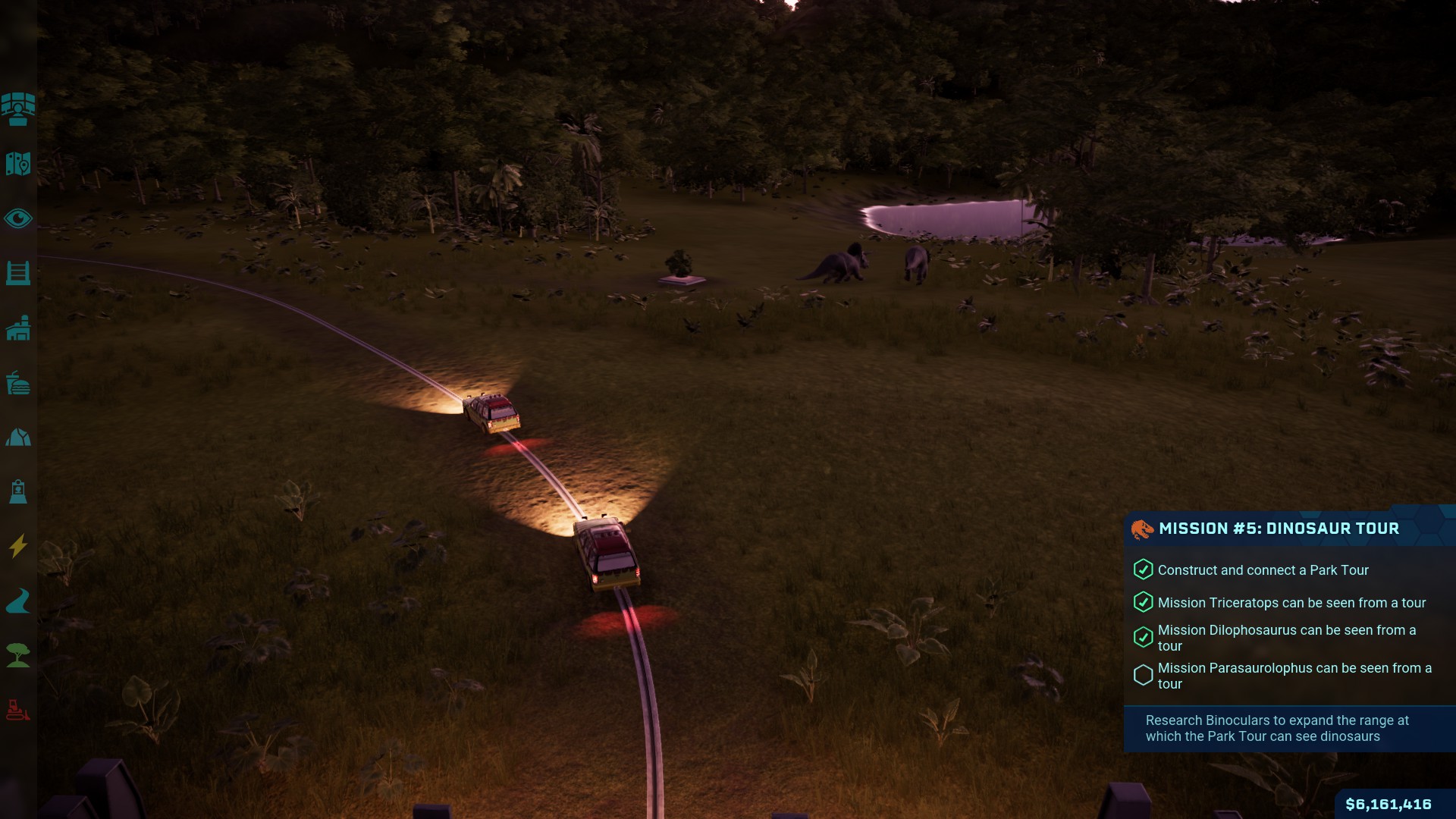The image size is (1456, 819).
Task: Activate the red bulldozer demolish tool
Action: (x=18, y=710)
